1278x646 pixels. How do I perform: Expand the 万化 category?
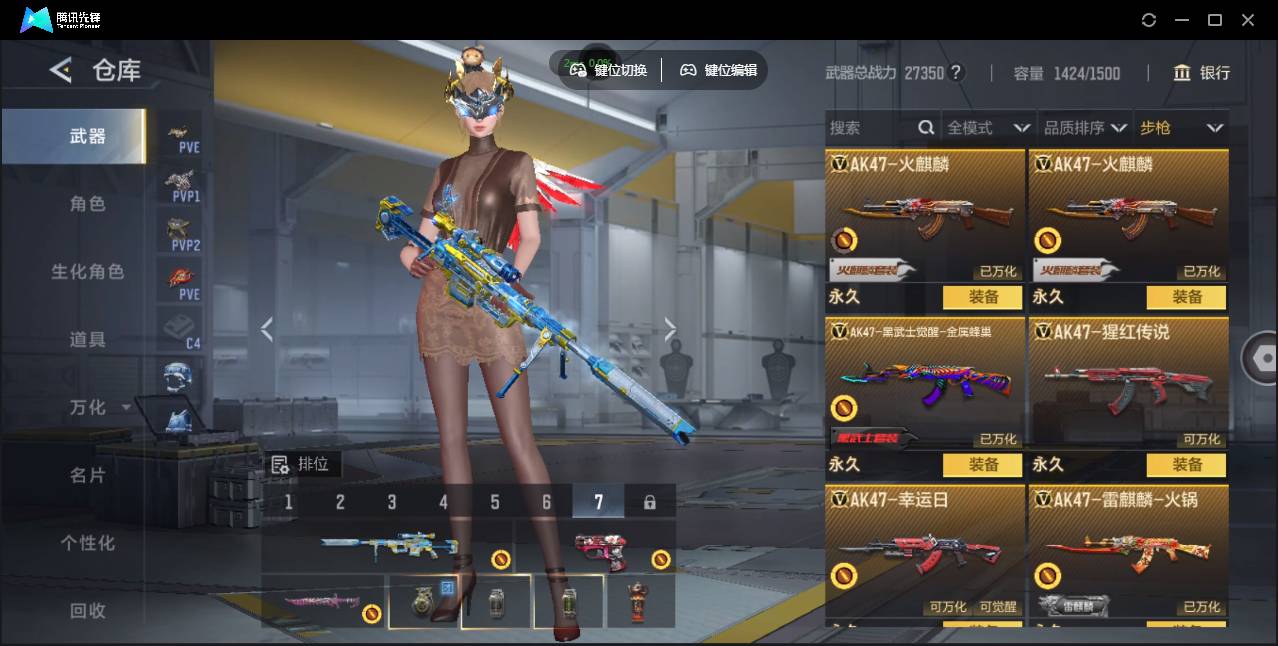click(x=98, y=408)
